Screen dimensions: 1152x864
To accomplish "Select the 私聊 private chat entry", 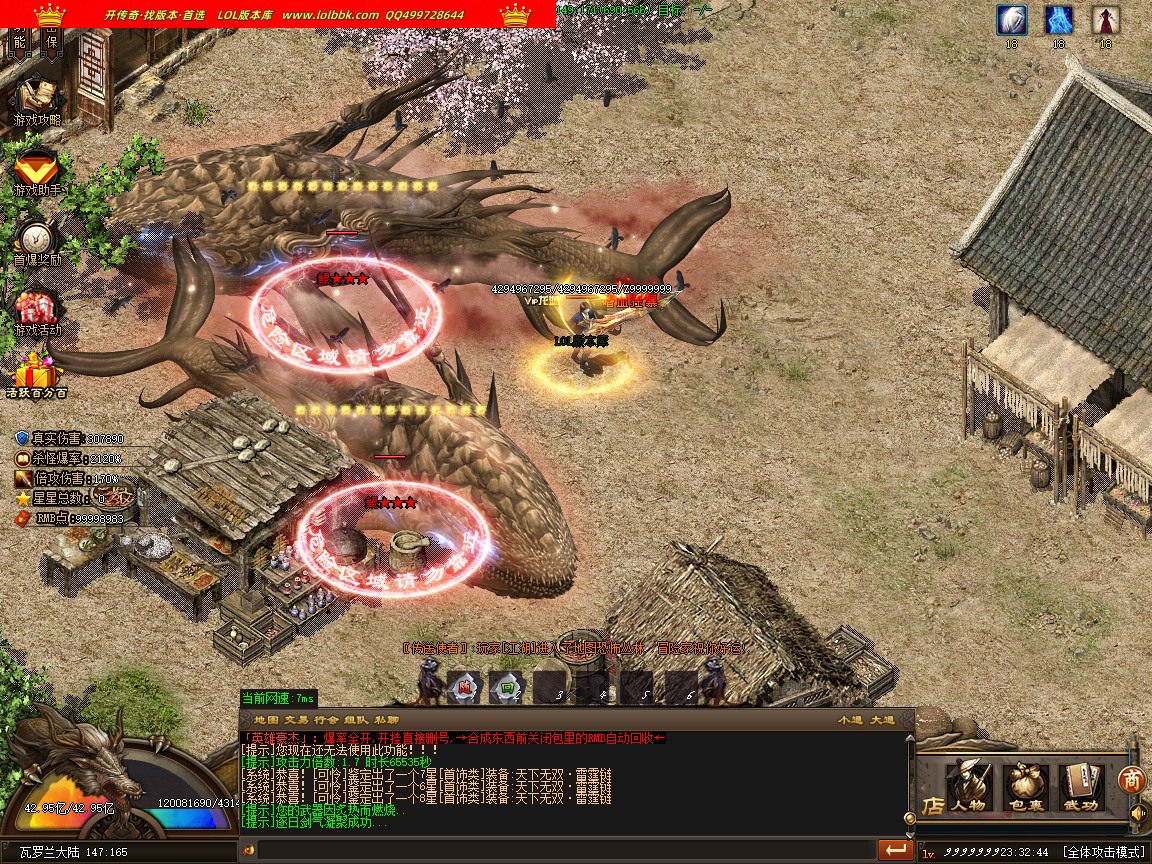I will (386, 720).
